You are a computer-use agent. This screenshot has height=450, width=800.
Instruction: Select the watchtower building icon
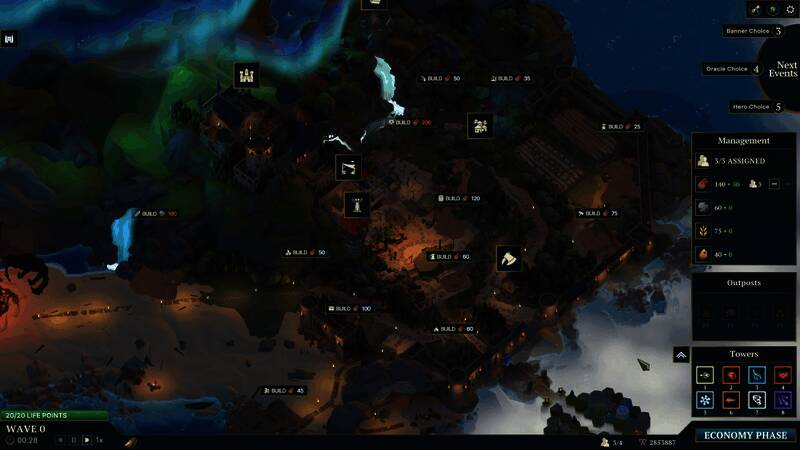(x=356, y=204)
